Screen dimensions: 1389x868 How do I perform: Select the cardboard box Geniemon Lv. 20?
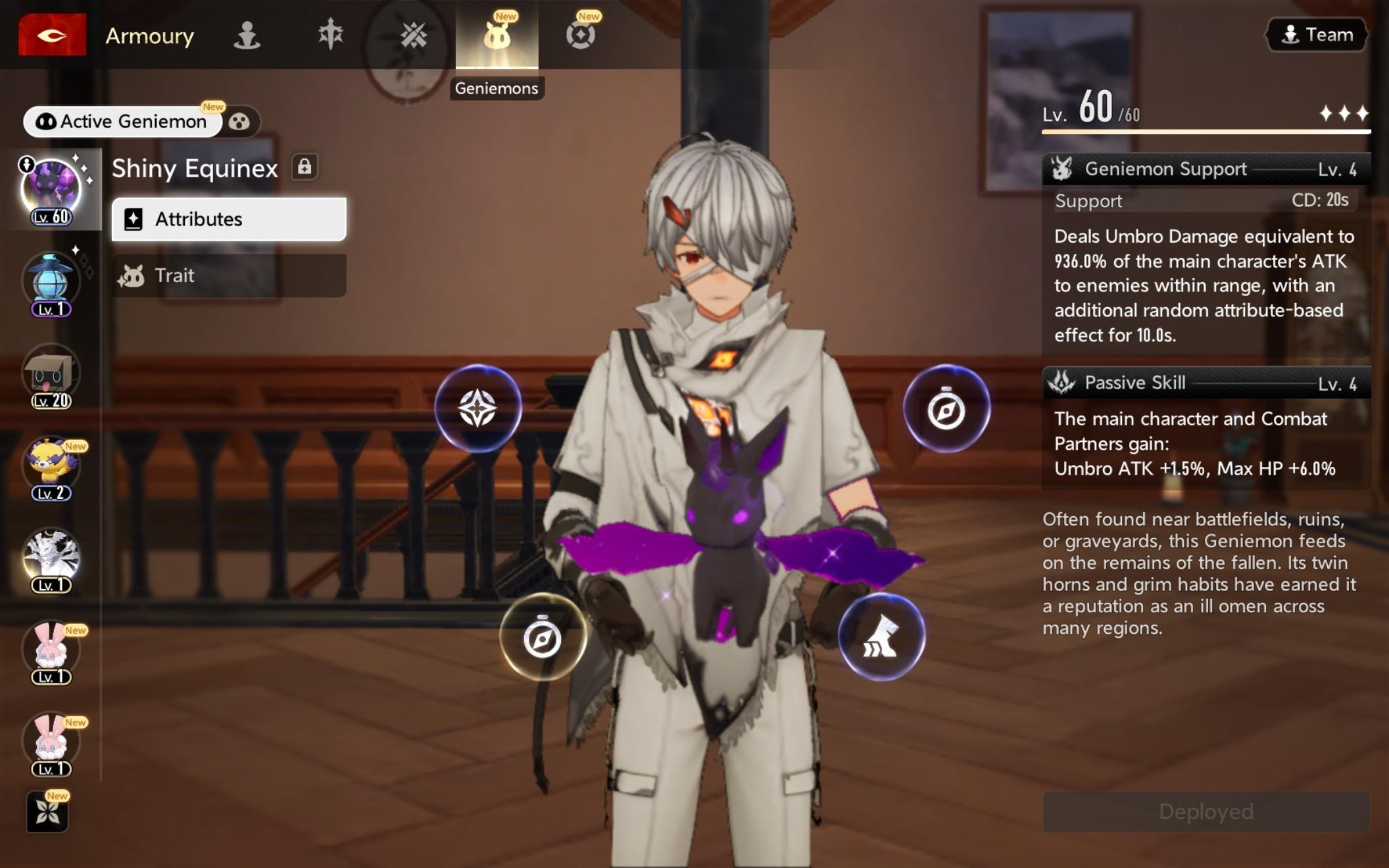coord(51,375)
